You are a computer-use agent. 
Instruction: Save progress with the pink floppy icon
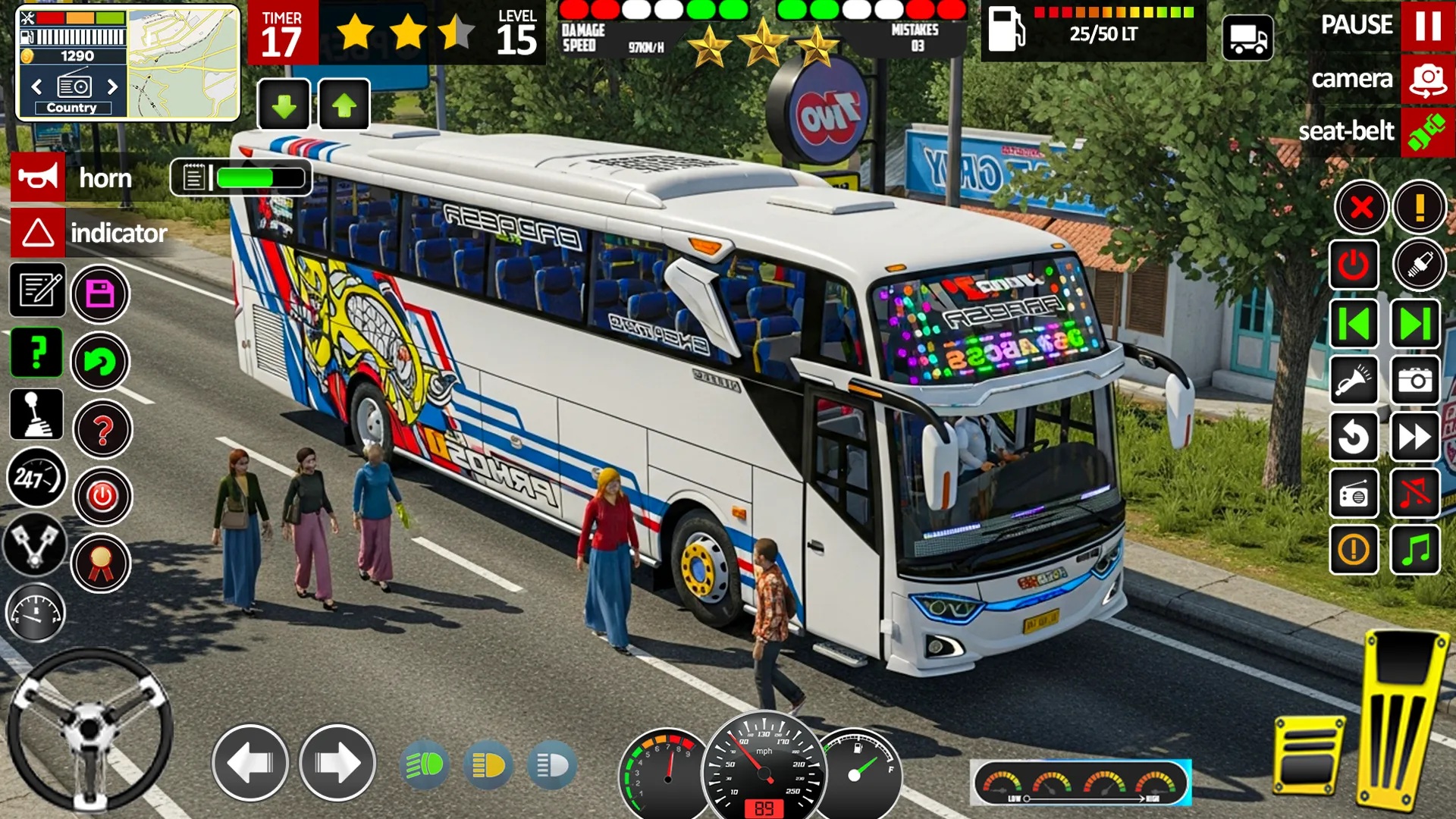[101, 293]
